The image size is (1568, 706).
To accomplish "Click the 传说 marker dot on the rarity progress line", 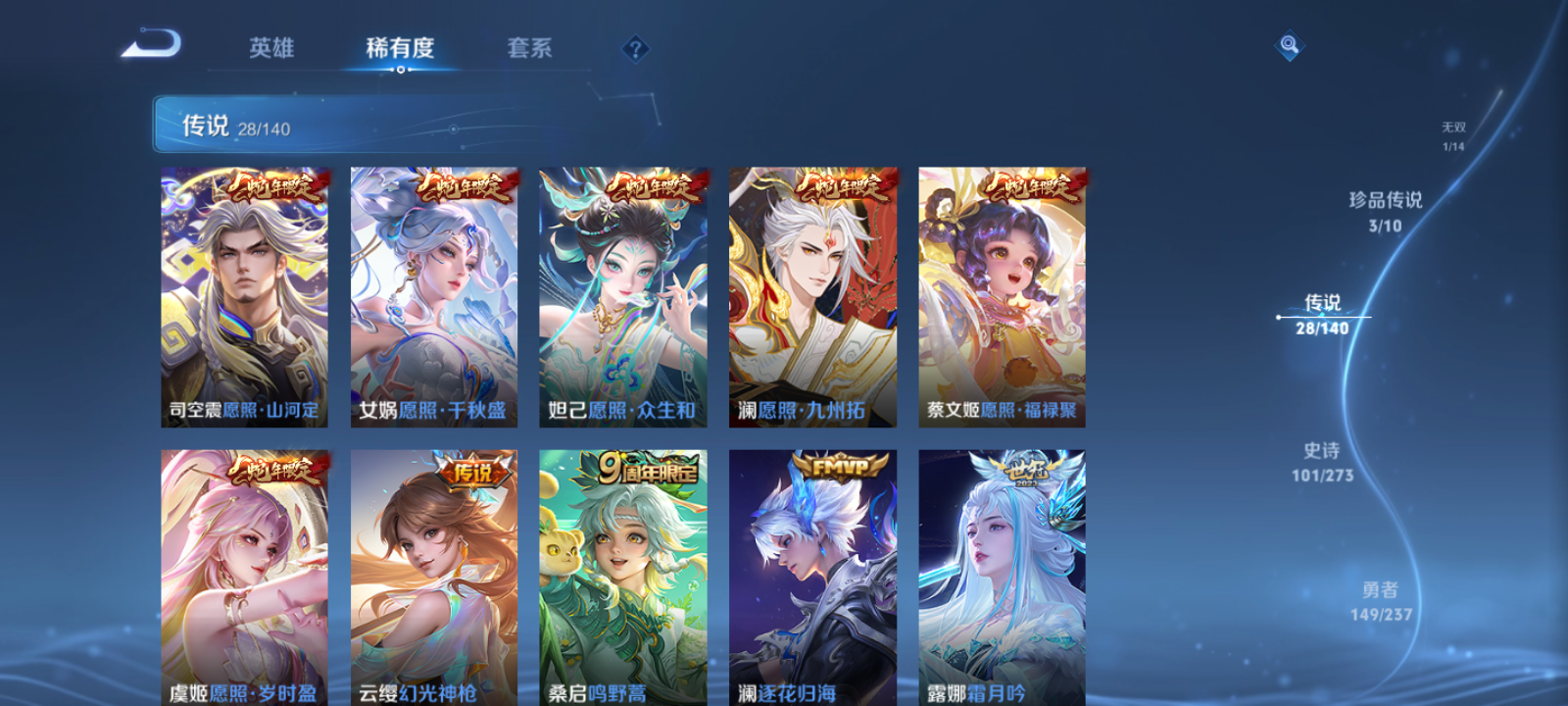I will pos(1279,317).
